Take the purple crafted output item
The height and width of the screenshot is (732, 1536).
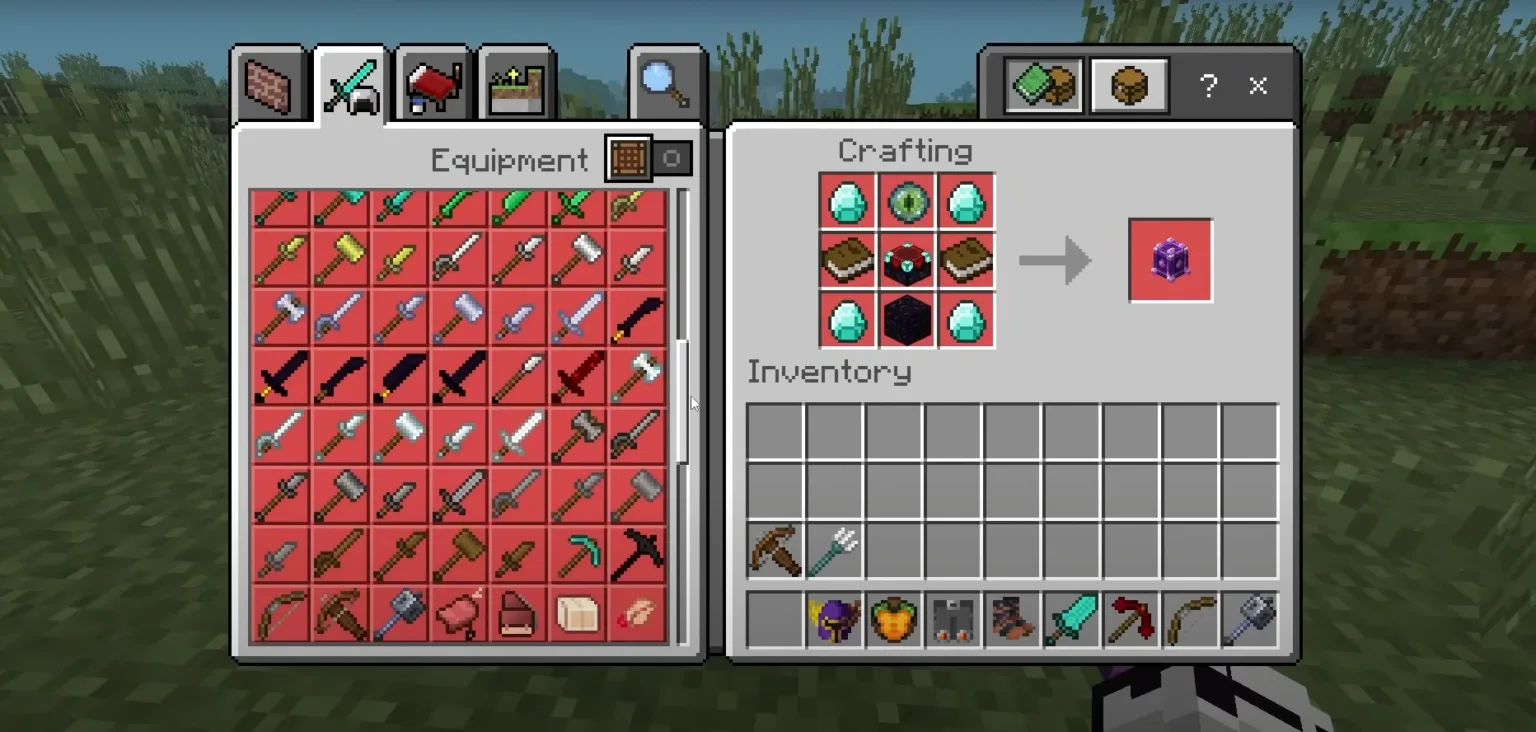1170,261
